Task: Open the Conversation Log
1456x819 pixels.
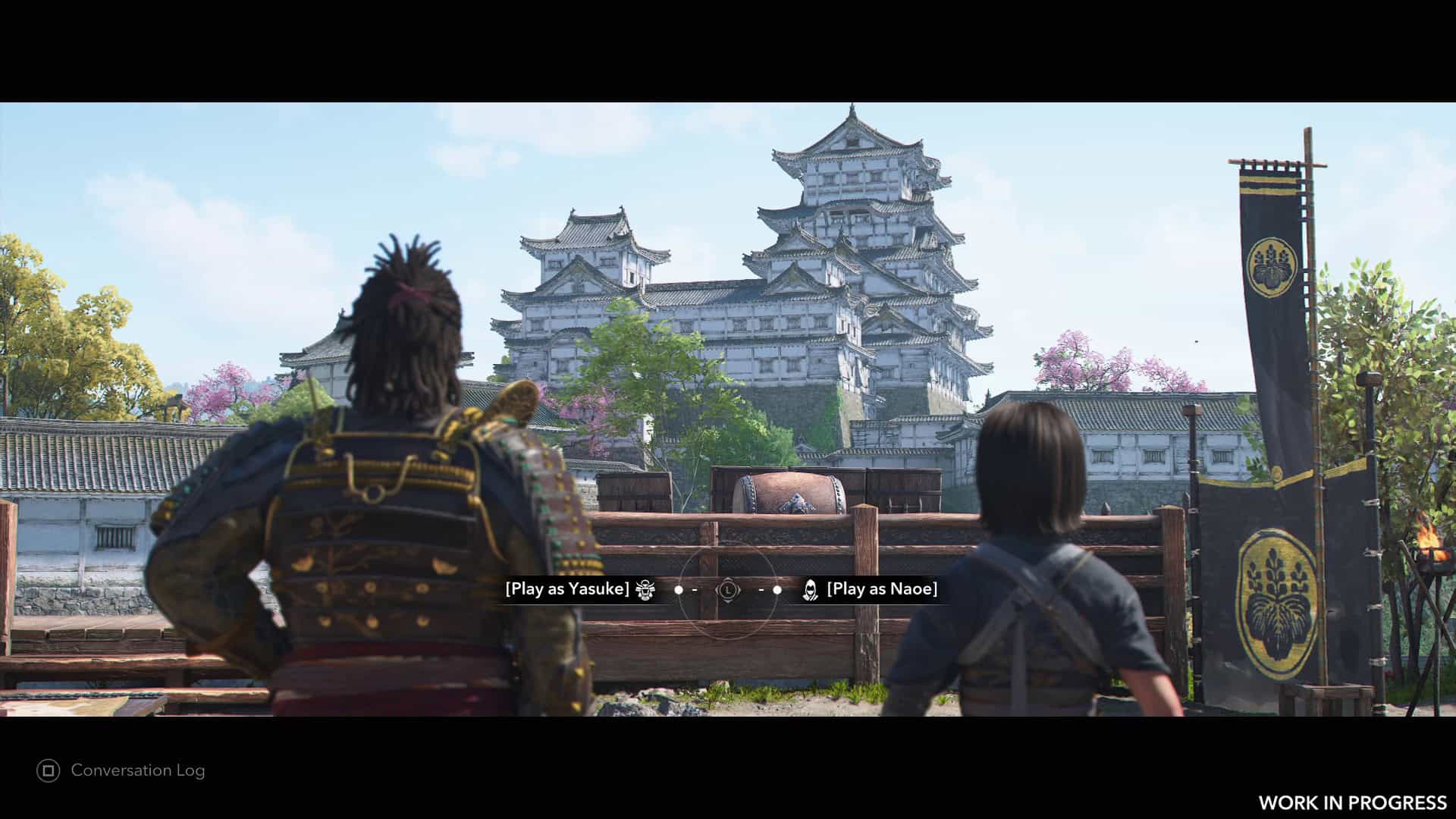Action: click(x=137, y=770)
